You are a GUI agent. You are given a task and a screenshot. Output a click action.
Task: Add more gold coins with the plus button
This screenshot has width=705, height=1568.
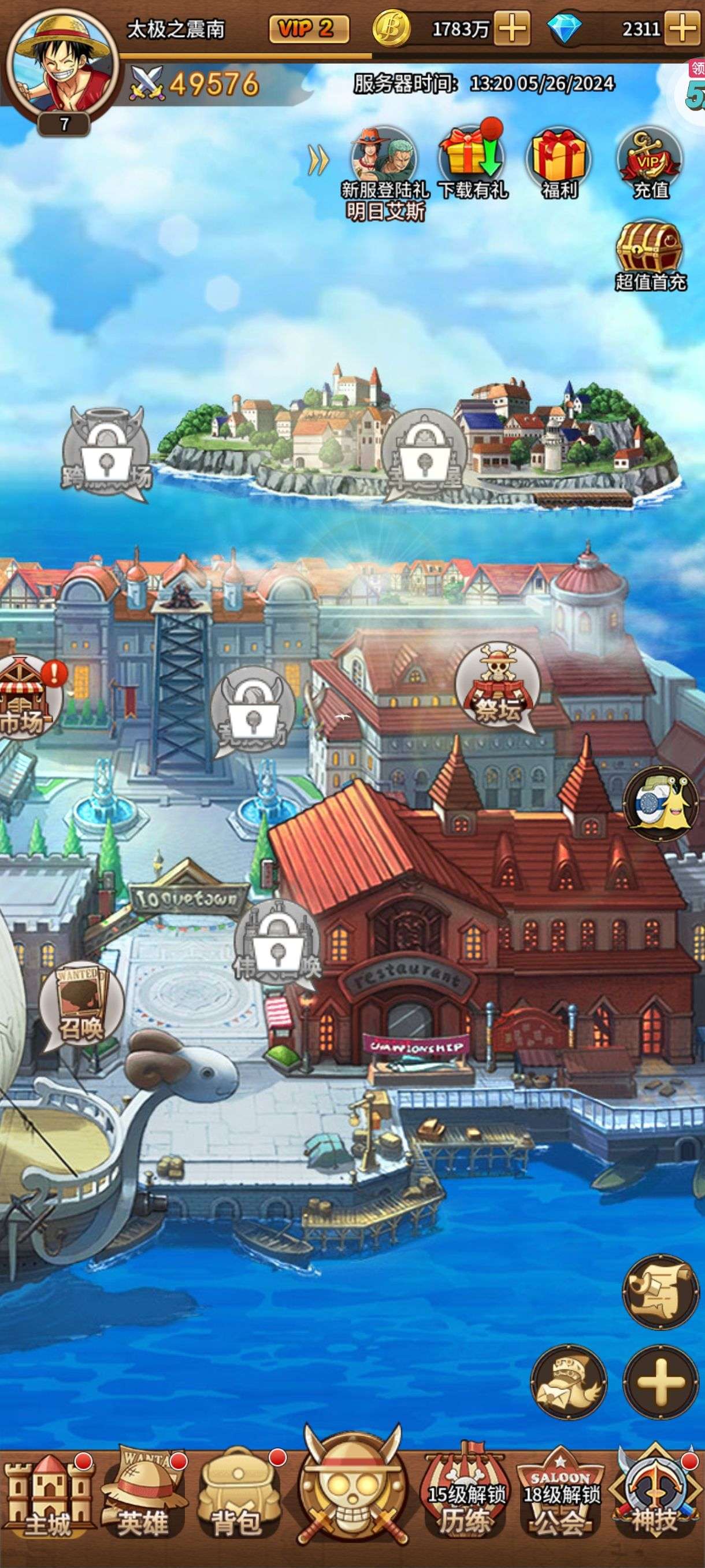point(511,28)
